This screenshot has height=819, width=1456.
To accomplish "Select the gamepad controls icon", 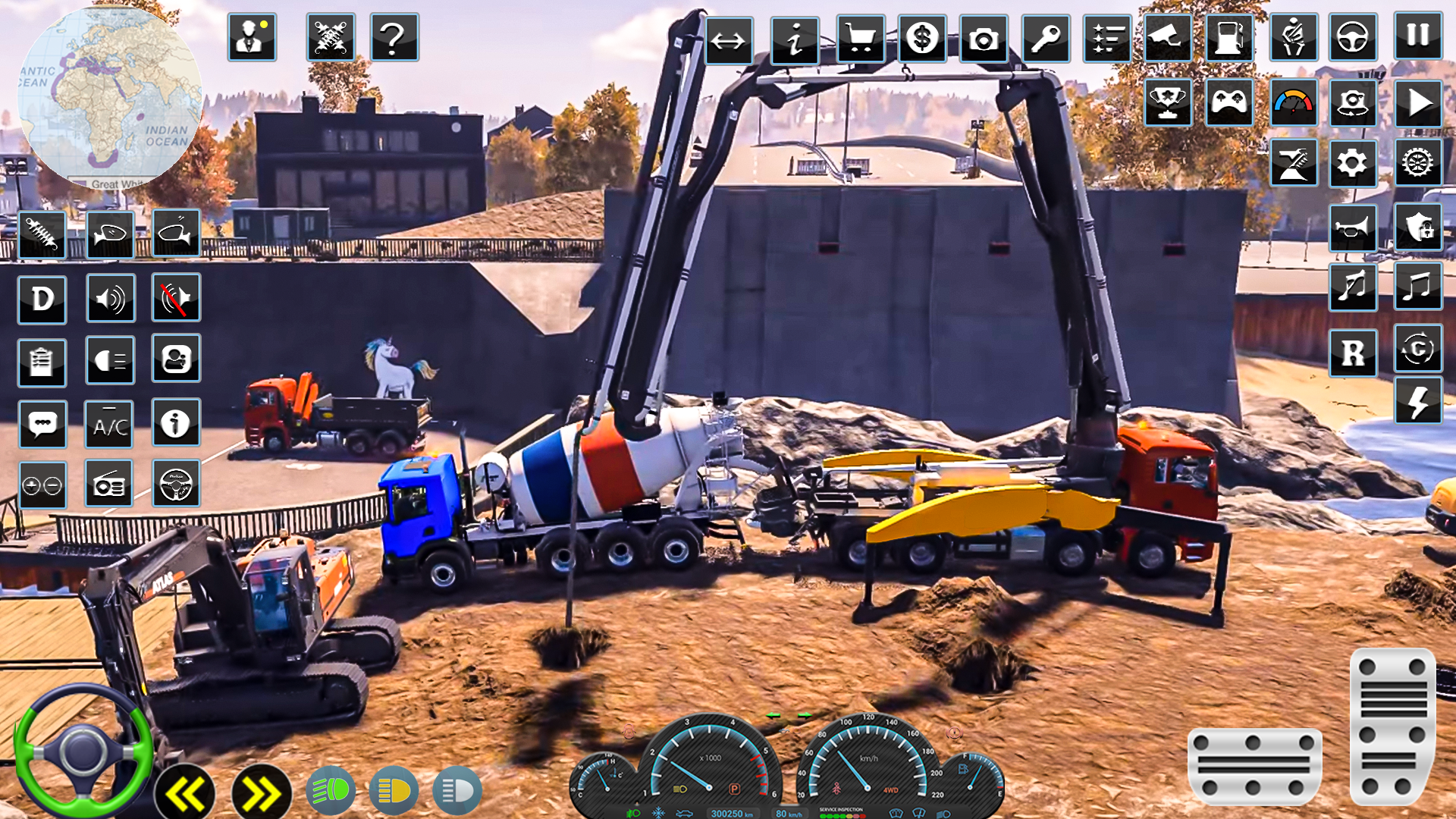I will tap(1231, 105).
